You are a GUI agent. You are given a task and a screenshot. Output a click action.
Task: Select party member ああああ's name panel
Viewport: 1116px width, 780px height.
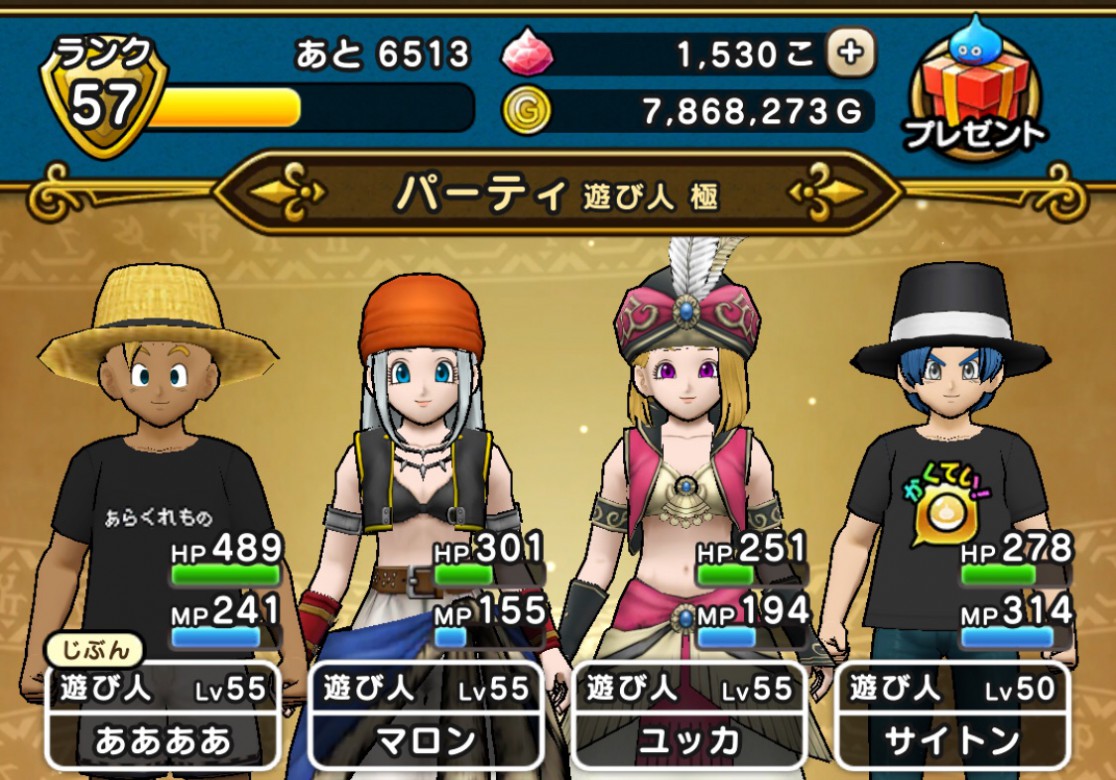(x=162, y=714)
